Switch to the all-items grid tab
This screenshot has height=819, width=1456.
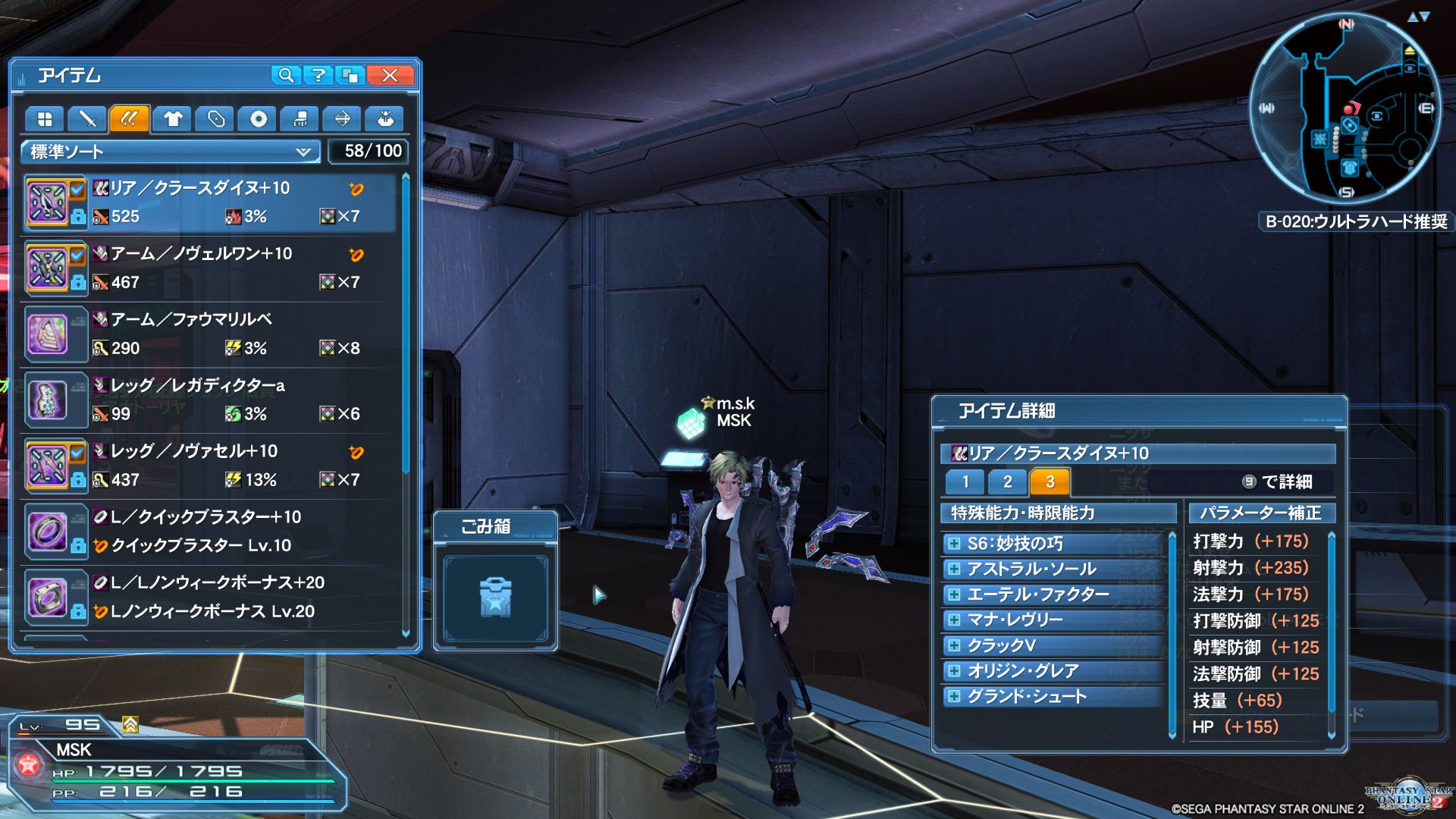[x=45, y=119]
